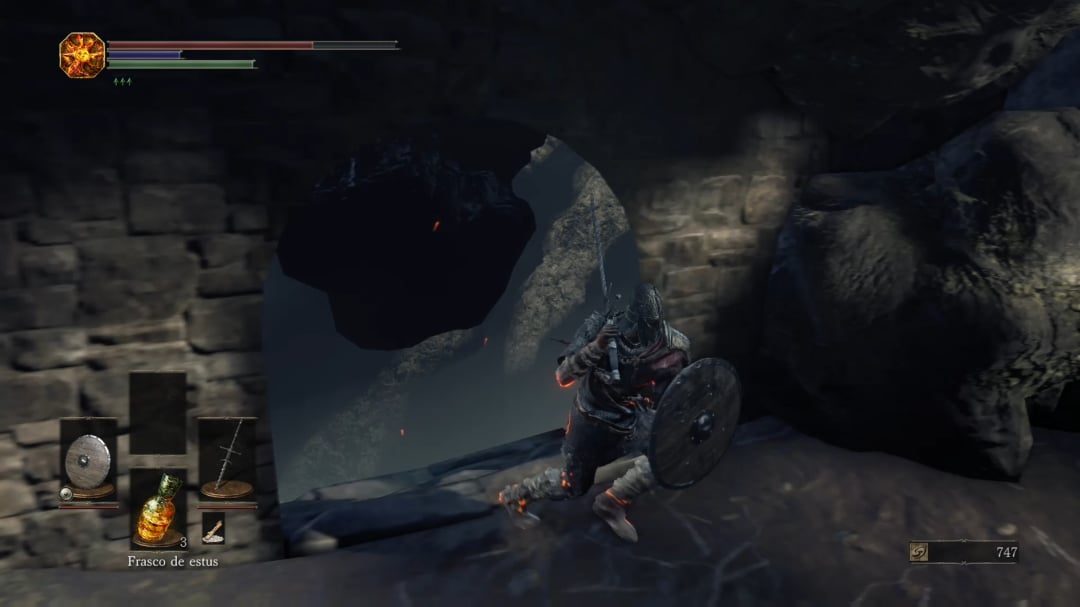
Task: Click the empty spell slot above the estus flask
Action: [158, 412]
